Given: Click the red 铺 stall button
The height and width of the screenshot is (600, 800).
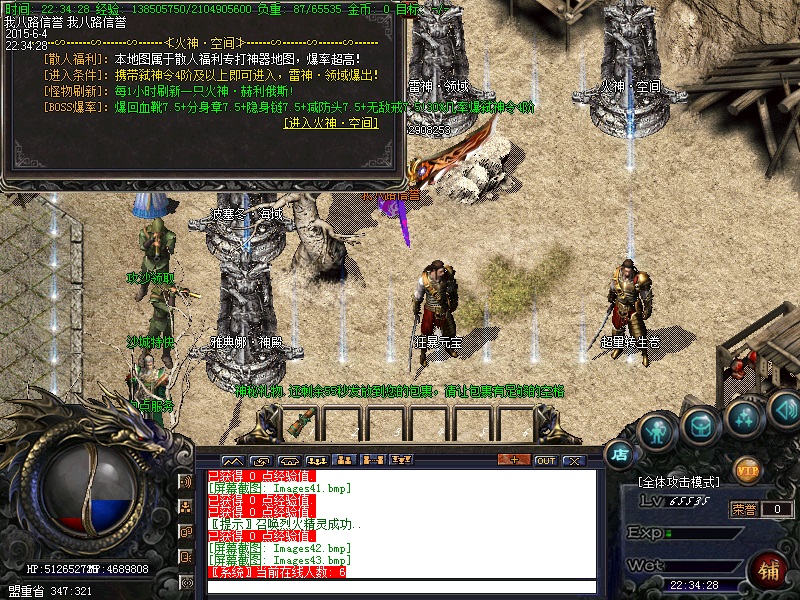Looking at the screenshot, I should coord(769,569).
